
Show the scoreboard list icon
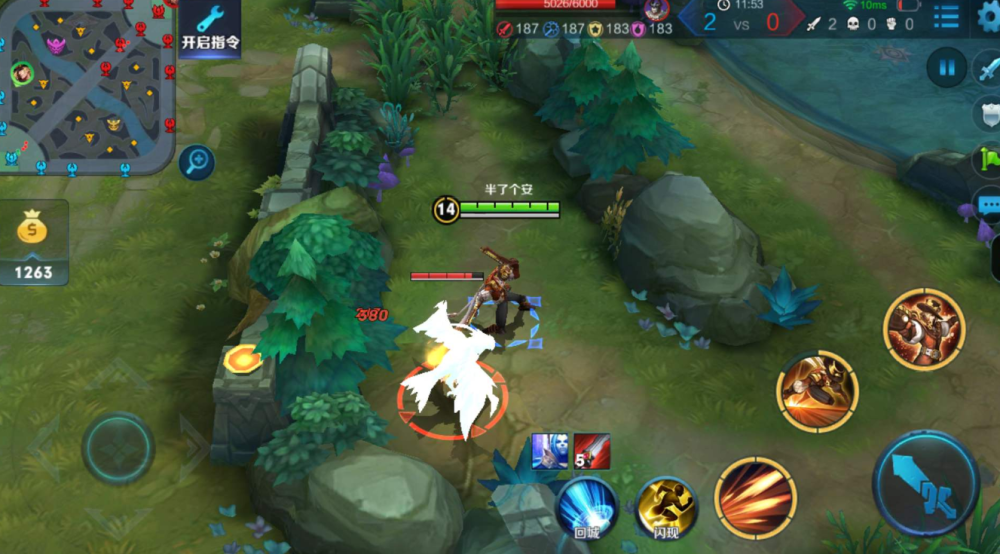[945, 16]
